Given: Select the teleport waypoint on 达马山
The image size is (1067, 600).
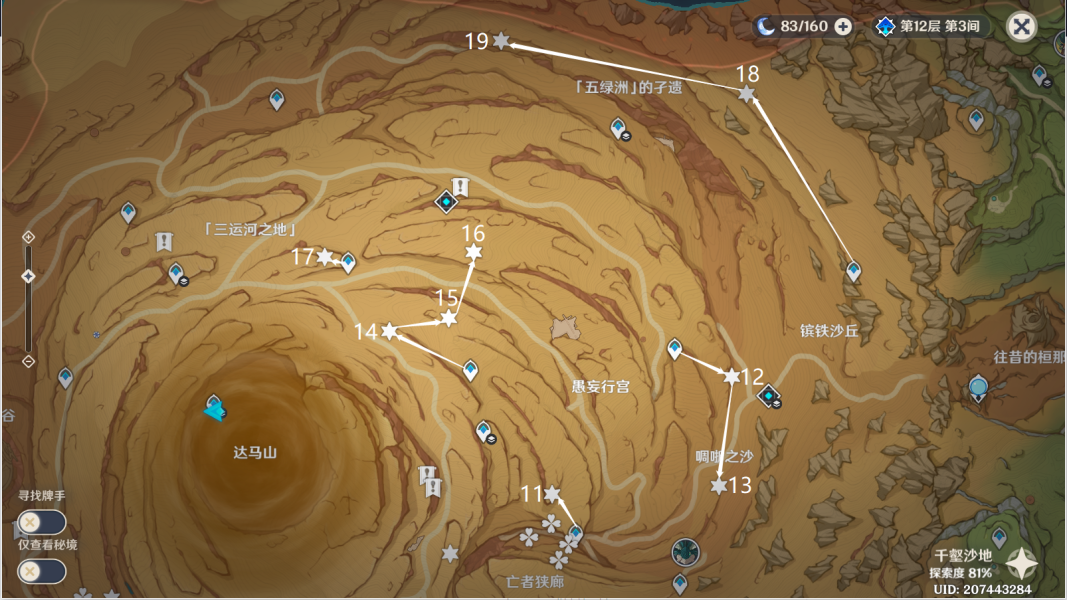Looking at the screenshot, I should pos(214,407).
